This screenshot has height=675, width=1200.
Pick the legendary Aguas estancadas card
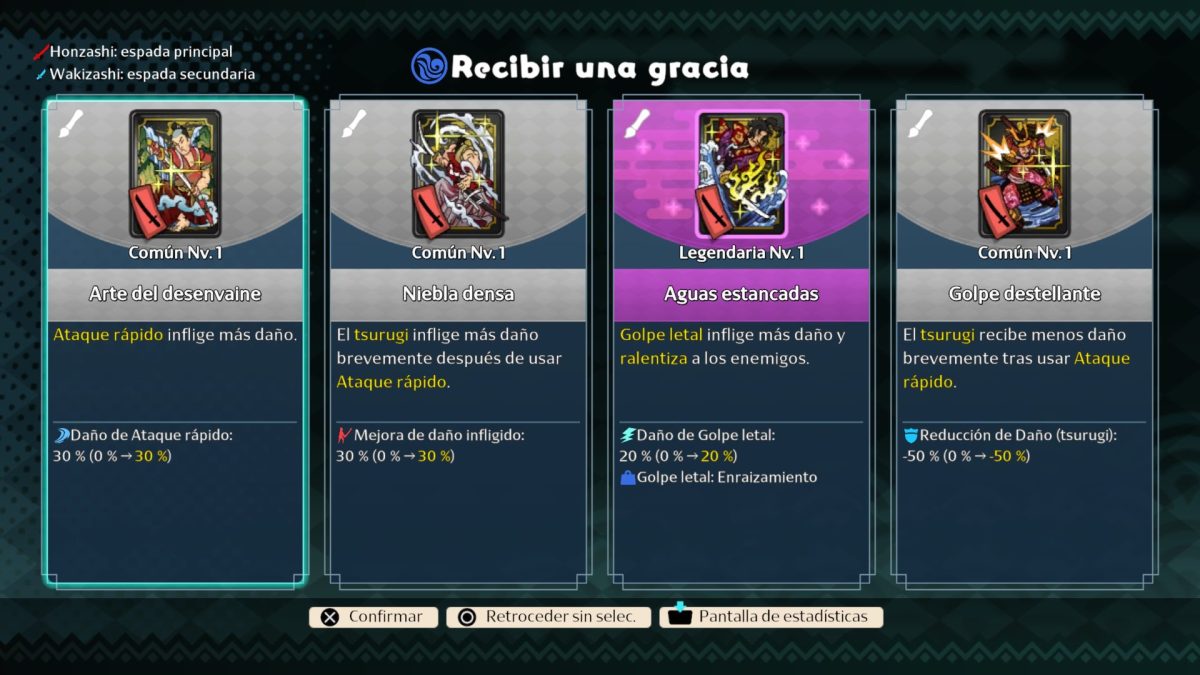(x=741, y=340)
